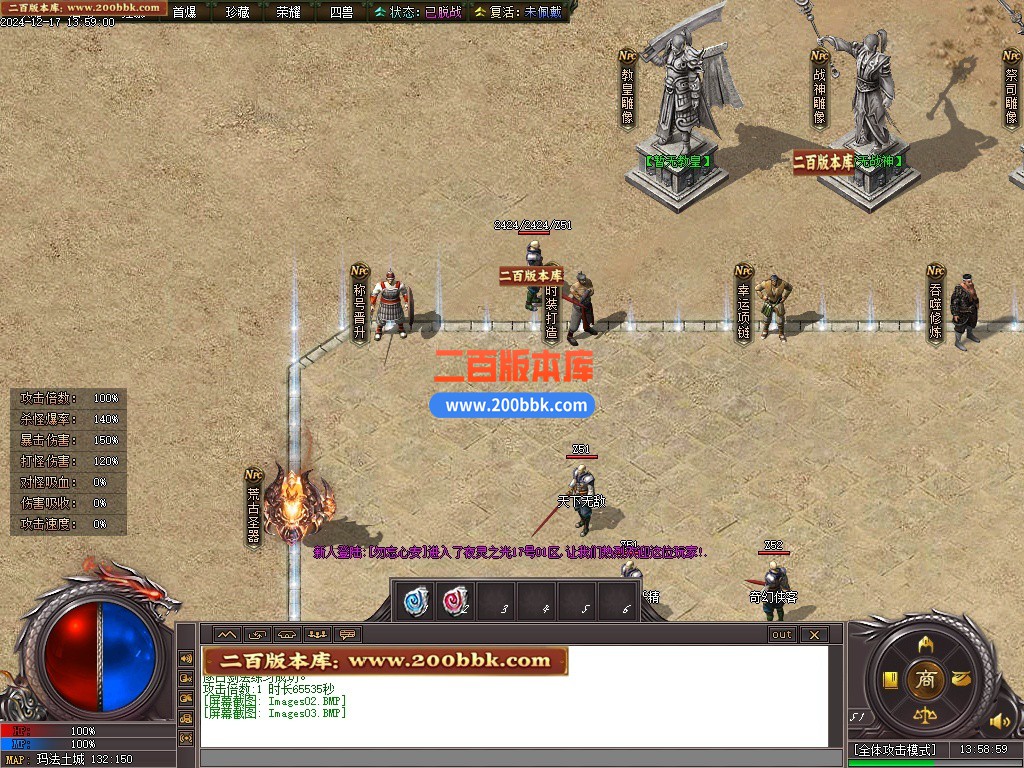
Task: Open the 荣耀 menu tab
Action: tap(289, 12)
